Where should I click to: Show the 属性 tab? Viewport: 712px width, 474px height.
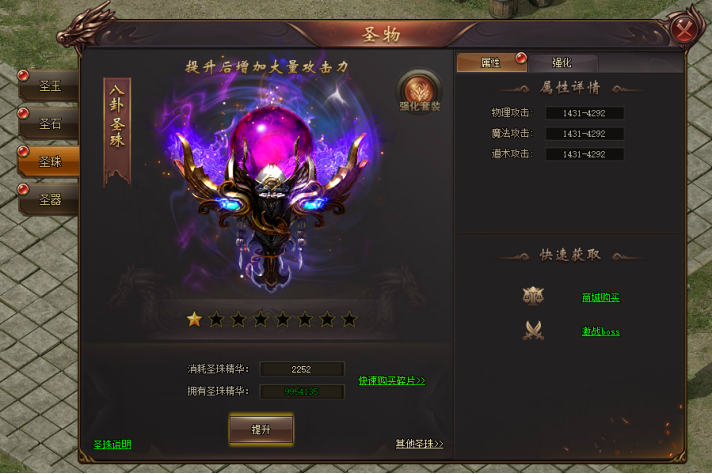tap(491, 62)
